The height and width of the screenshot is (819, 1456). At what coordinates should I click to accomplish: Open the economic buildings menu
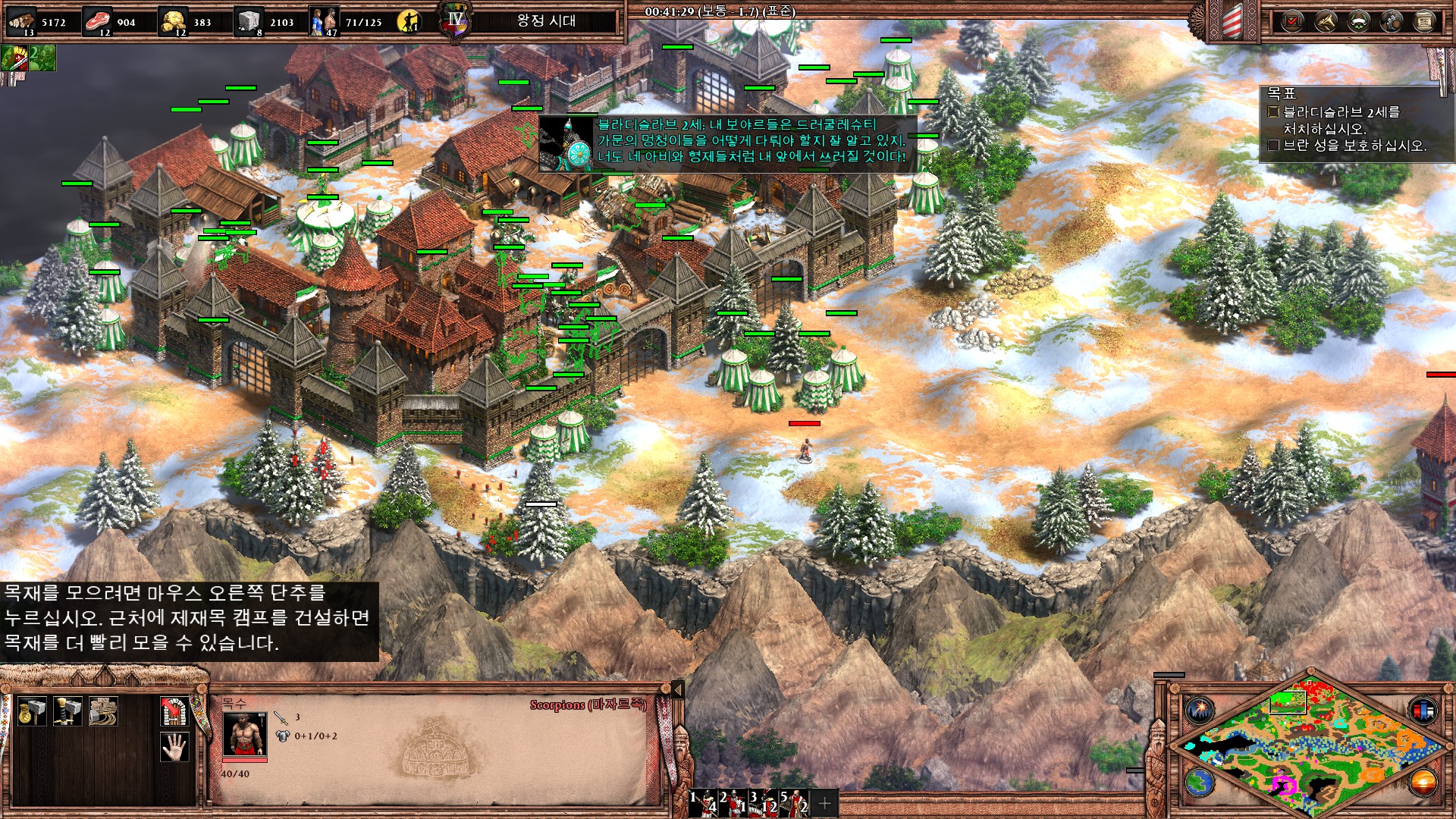coord(32,712)
